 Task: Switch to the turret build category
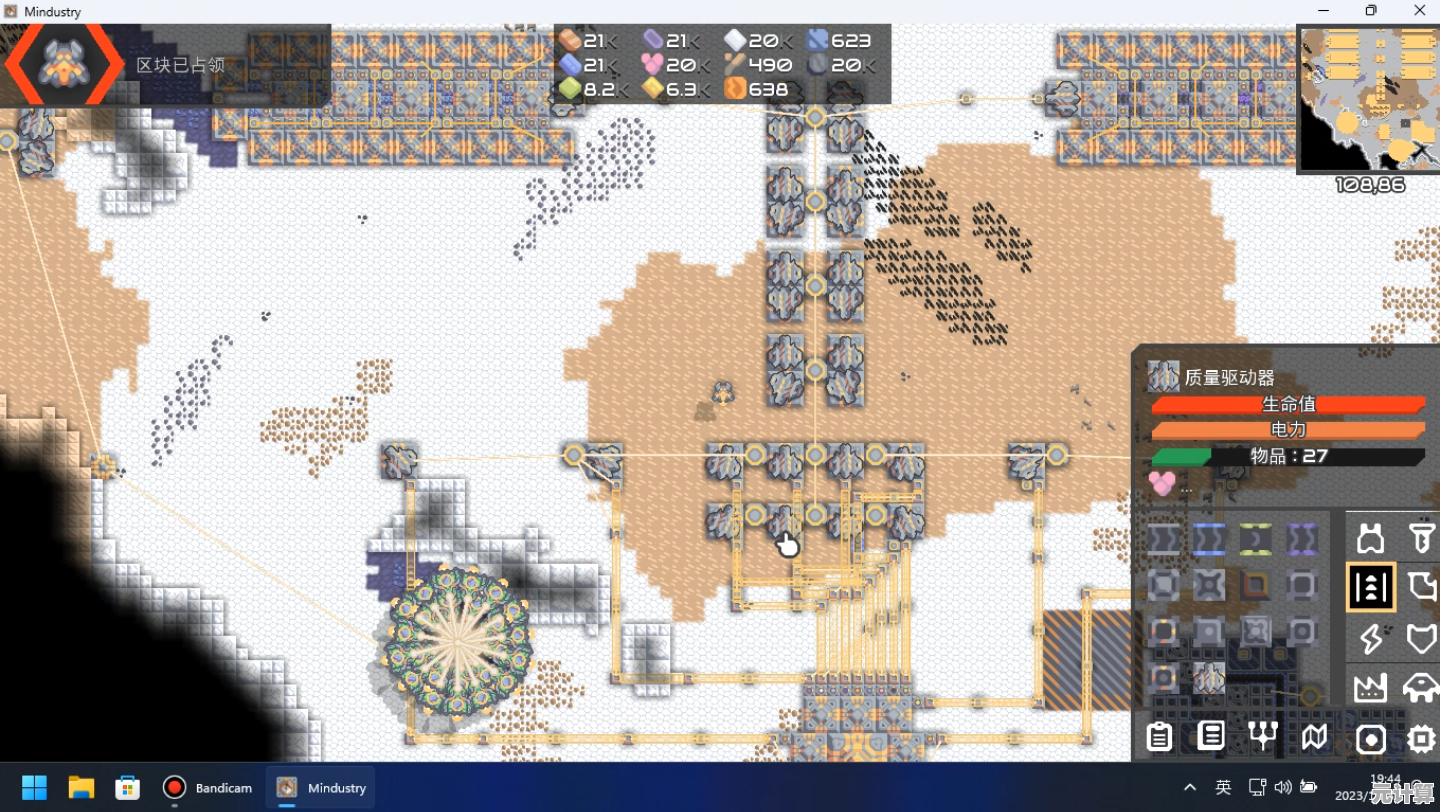(x=1371, y=538)
